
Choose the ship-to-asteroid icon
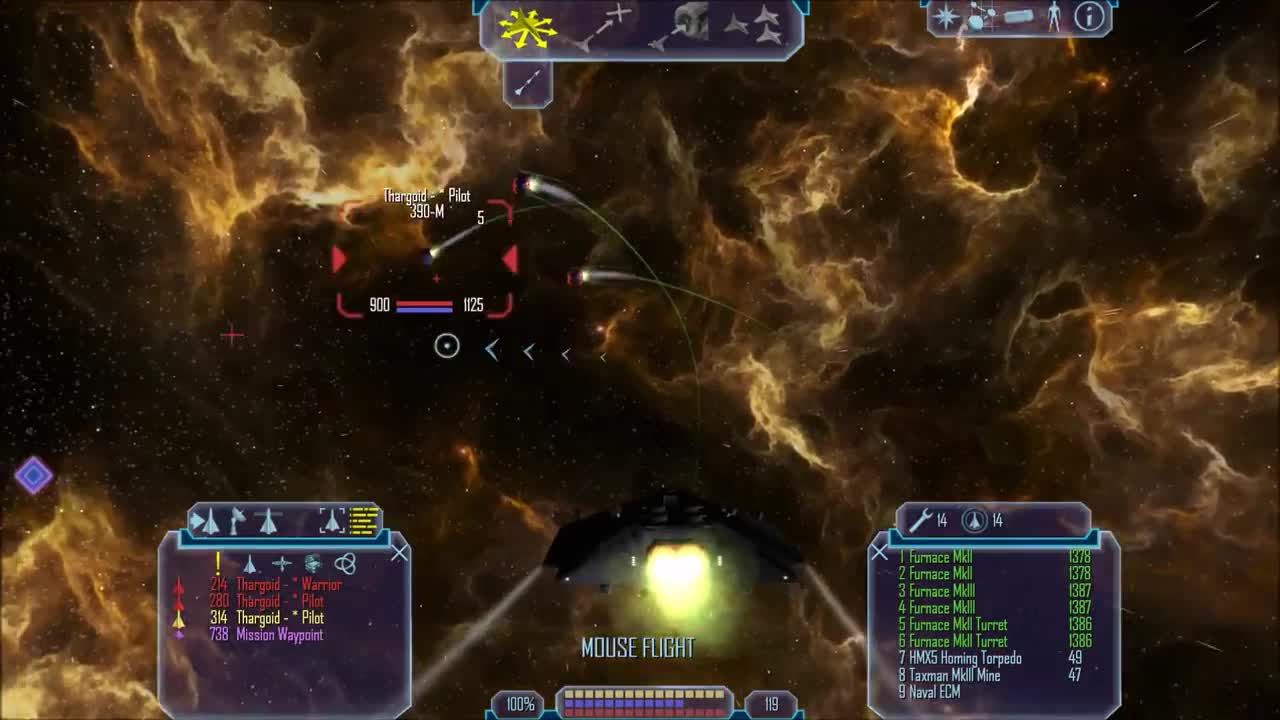pos(680,27)
